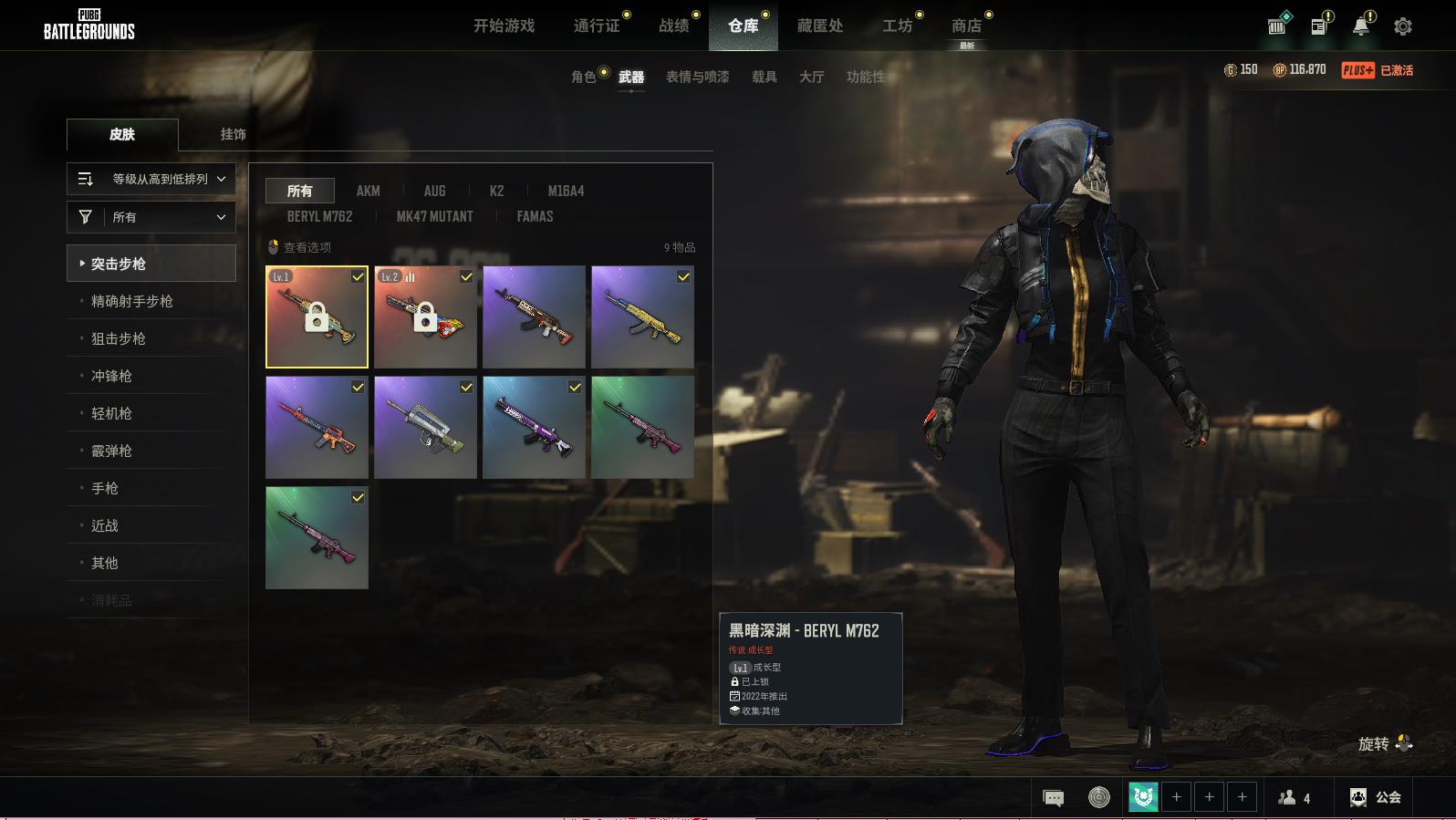1456x820 pixels.
Task: Switch to the 角色 character sub-tab
Action: pyautogui.click(x=583, y=77)
